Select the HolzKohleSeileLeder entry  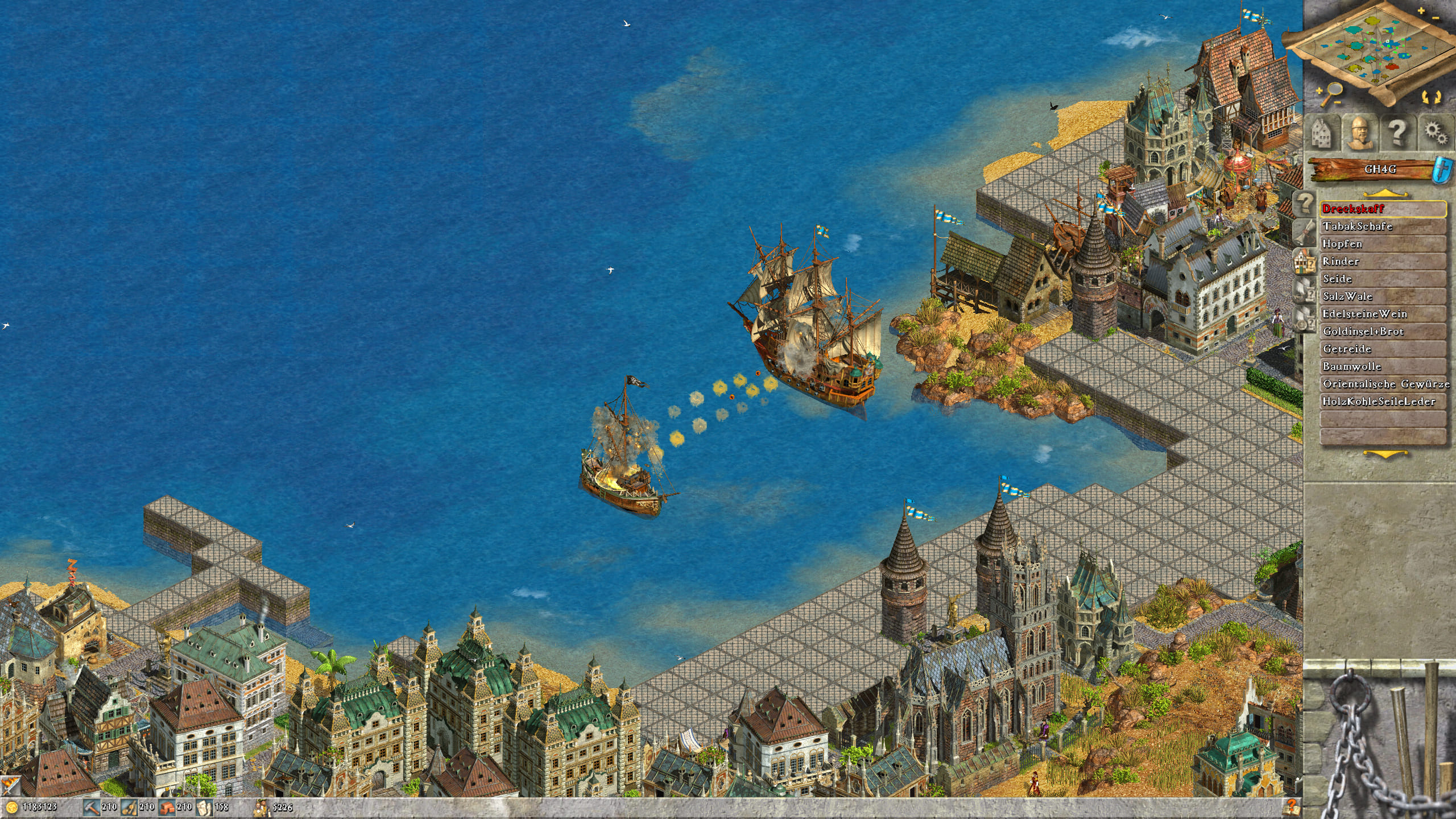1382,402
